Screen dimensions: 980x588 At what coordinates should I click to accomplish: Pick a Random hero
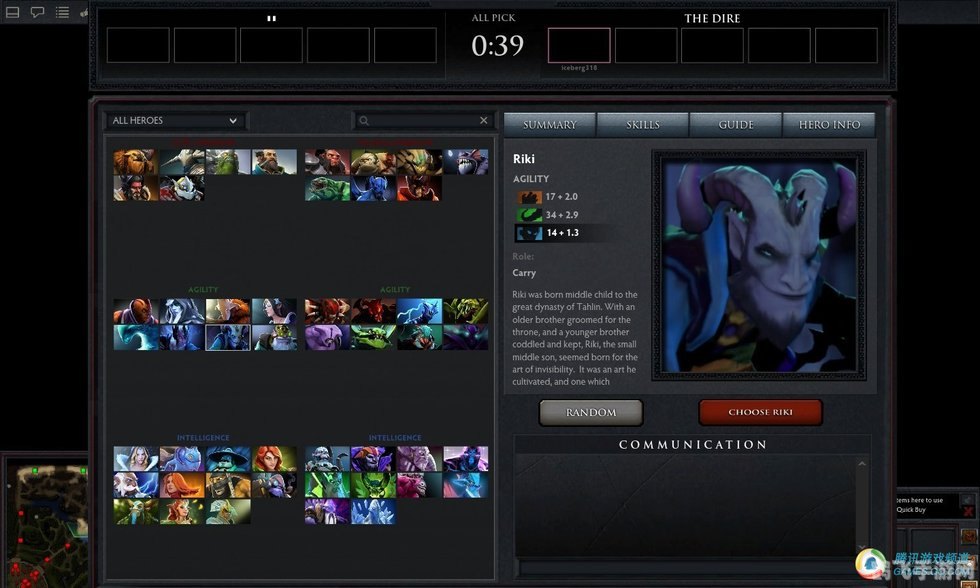tap(590, 412)
